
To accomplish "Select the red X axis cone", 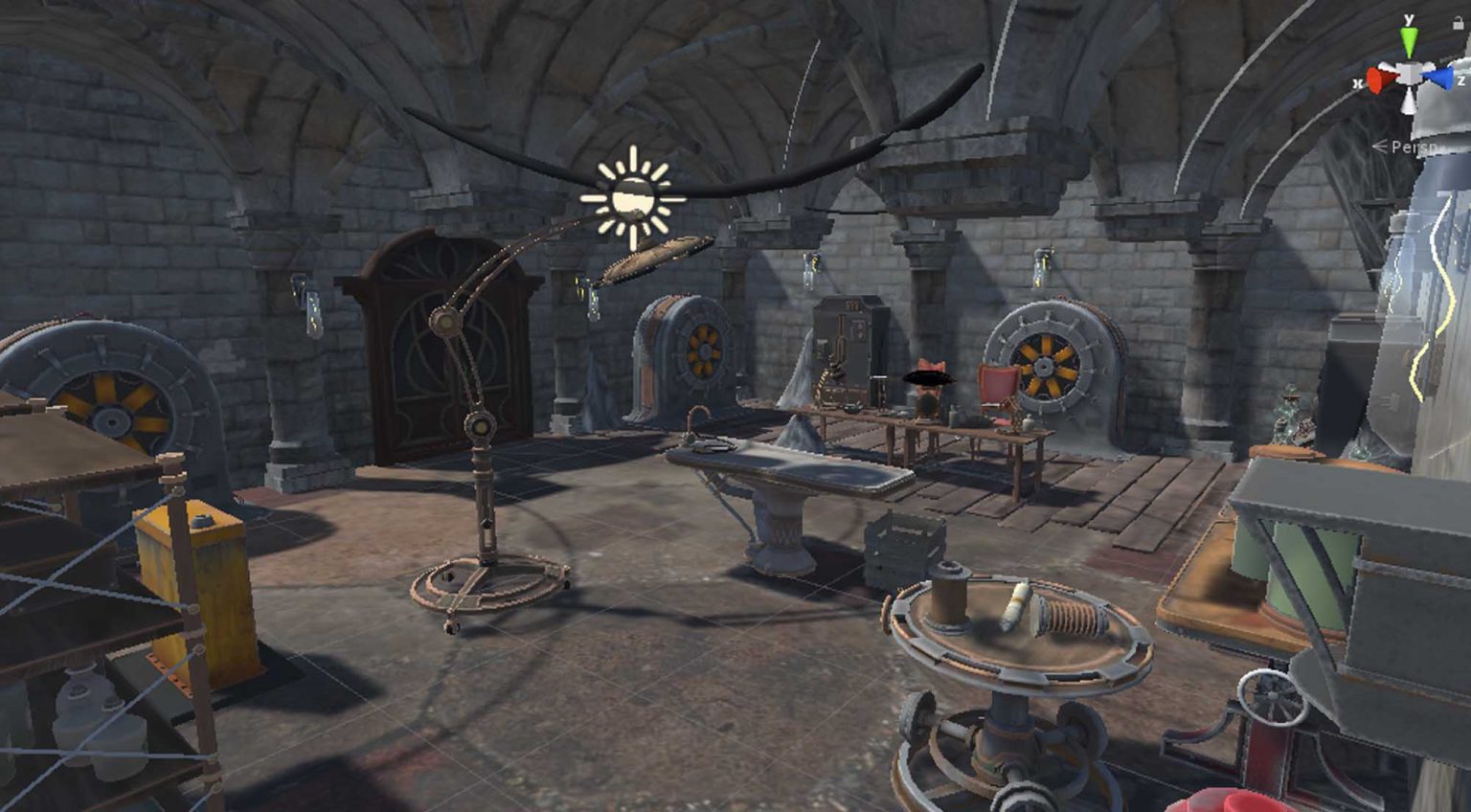I will click(1380, 79).
